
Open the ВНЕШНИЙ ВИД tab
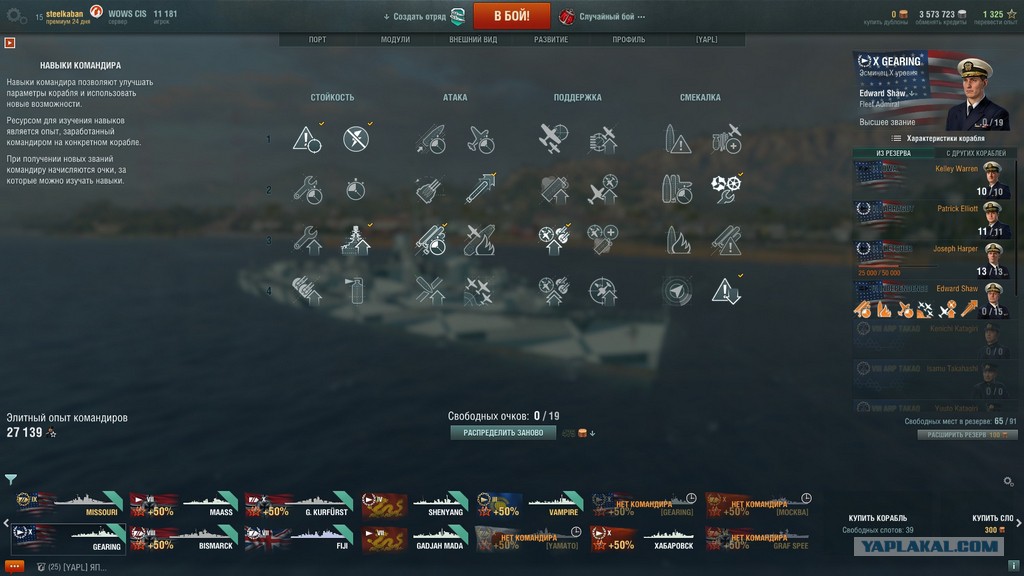pyautogui.click(x=473, y=40)
